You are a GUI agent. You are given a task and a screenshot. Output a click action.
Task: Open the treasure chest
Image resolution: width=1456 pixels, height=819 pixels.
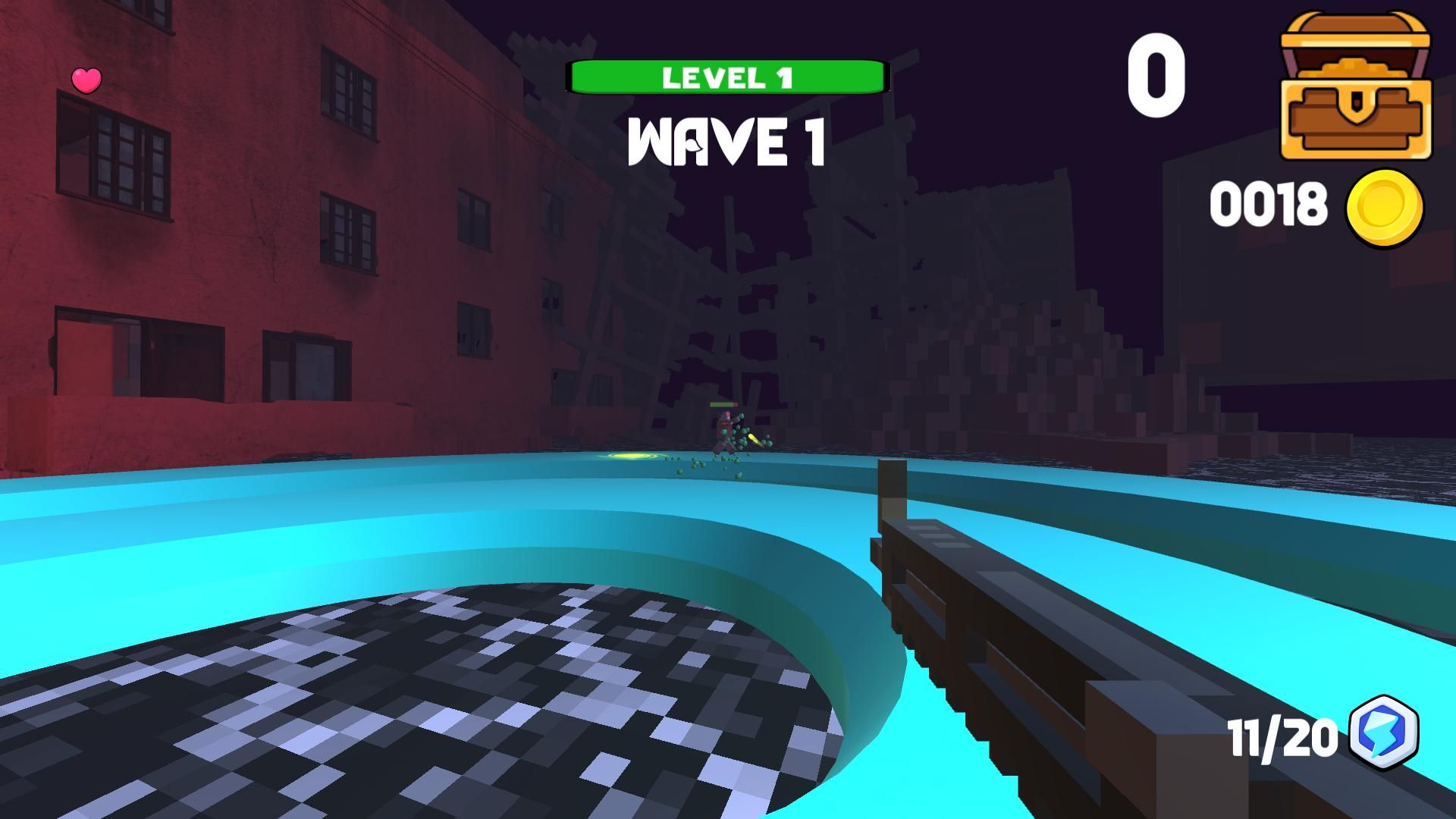pyautogui.click(x=1355, y=87)
